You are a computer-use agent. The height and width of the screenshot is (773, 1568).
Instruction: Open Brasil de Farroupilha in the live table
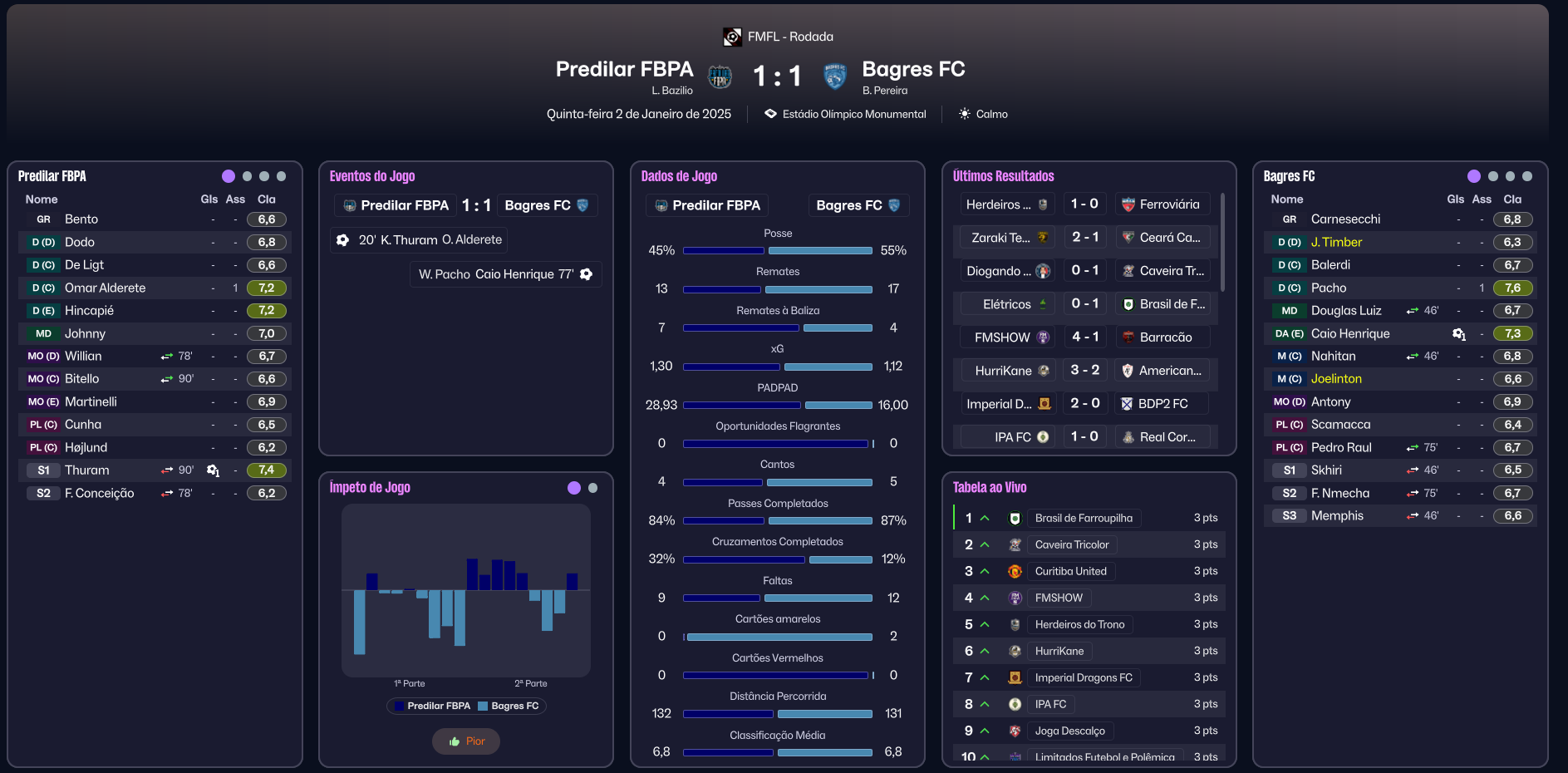1084,519
